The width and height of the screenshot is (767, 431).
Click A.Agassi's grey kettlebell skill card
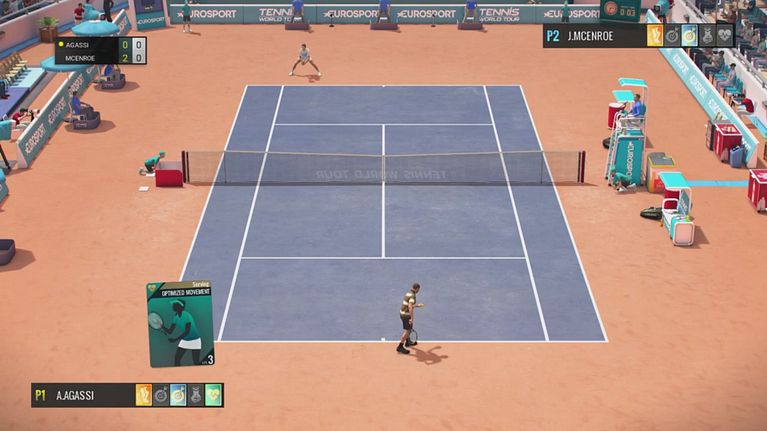(x=196, y=395)
